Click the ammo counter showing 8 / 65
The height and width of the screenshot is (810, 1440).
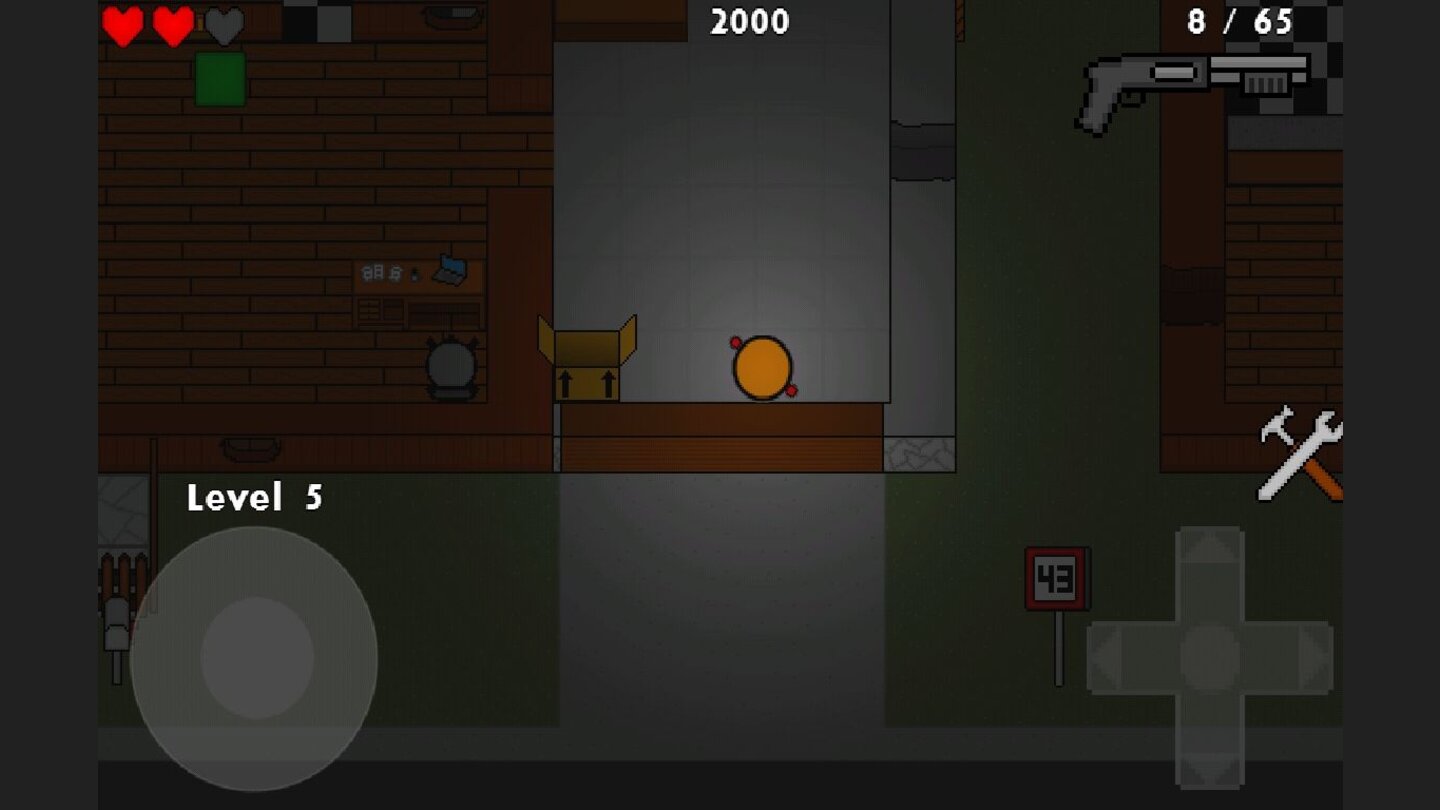(x=1240, y=20)
